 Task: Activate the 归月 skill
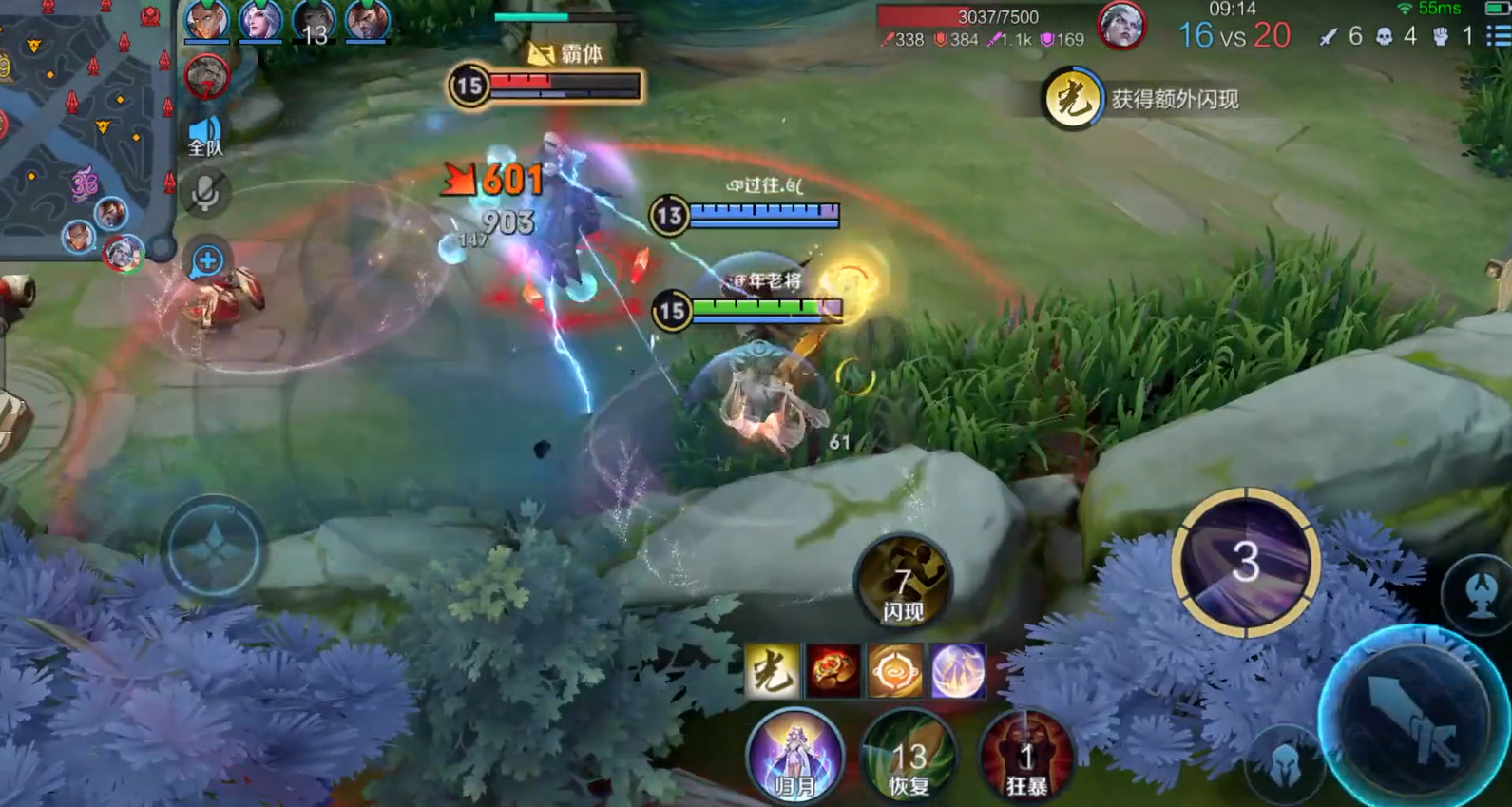click(794, 758)
